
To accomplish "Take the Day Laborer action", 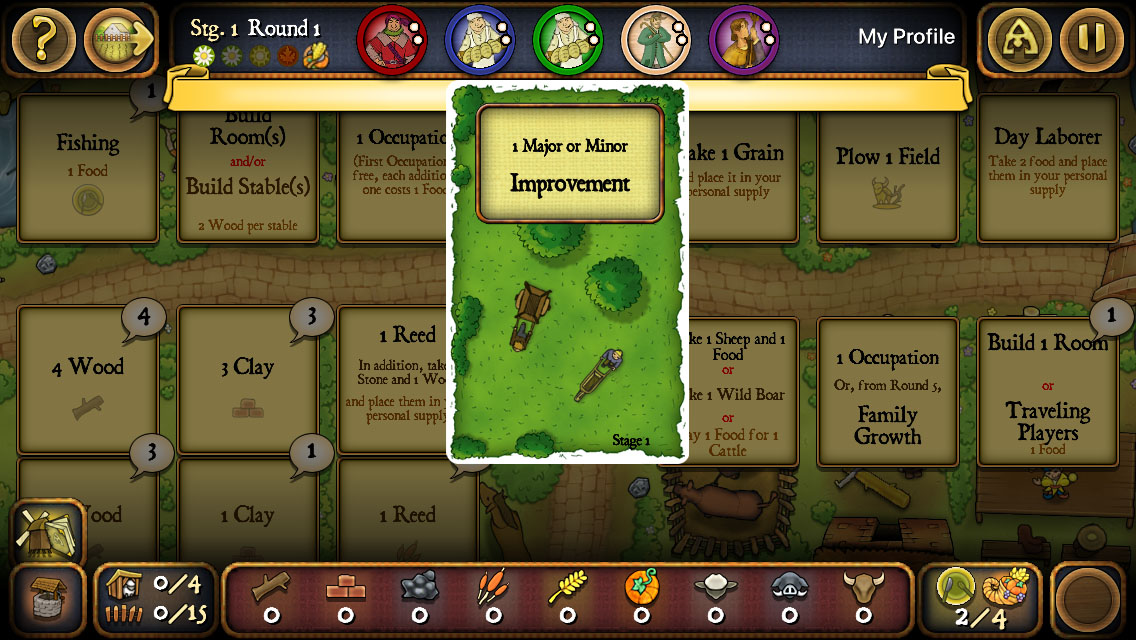I will (1047, 168).
